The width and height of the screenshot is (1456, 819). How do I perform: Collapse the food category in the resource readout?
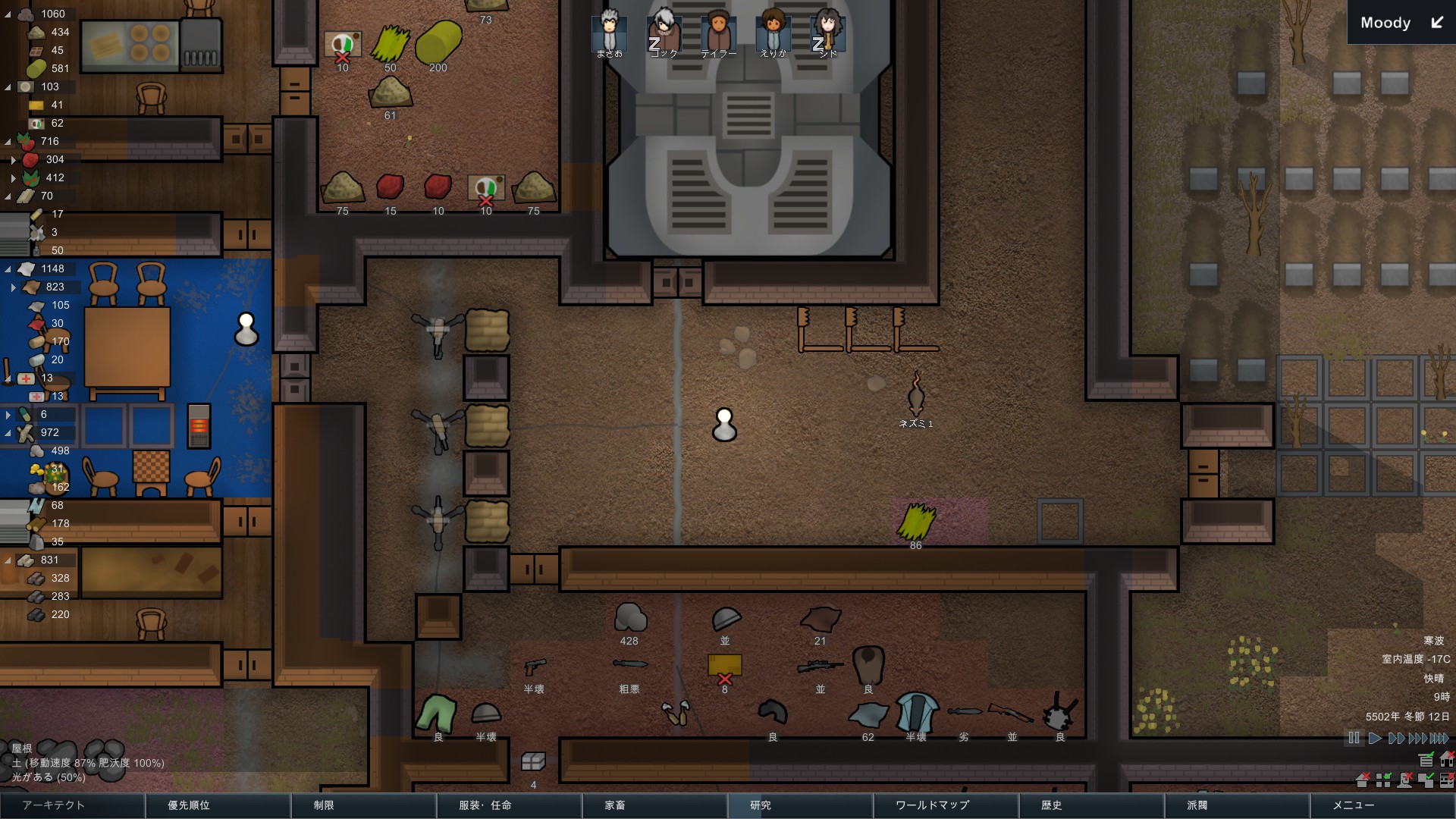pyautogui.click(x=7, y=141)
